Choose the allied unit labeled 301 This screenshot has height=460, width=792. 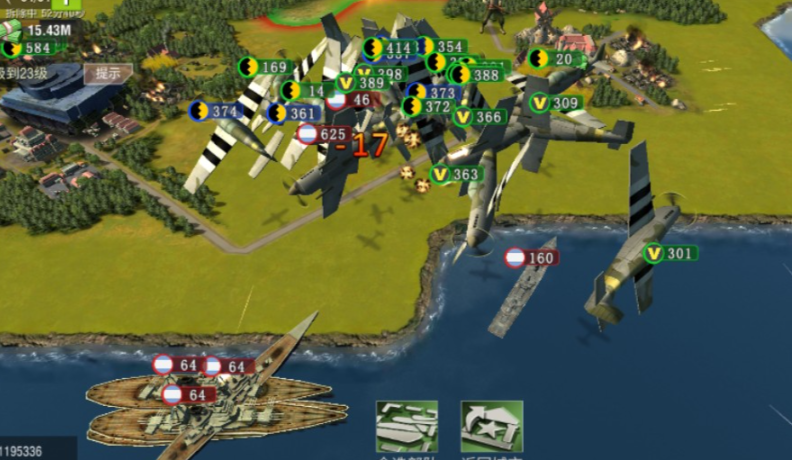point(670,253)
